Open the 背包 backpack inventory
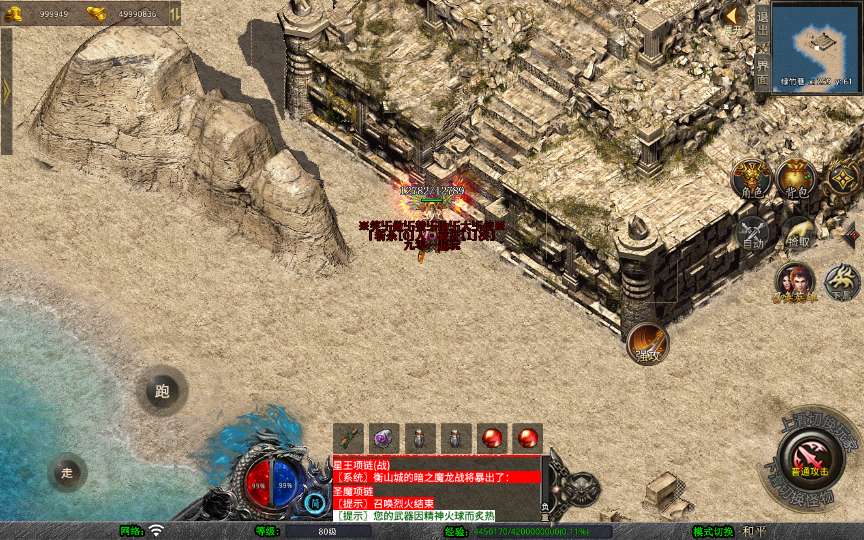The width and height of the screenshot is (864, 540). coord(797,179)
